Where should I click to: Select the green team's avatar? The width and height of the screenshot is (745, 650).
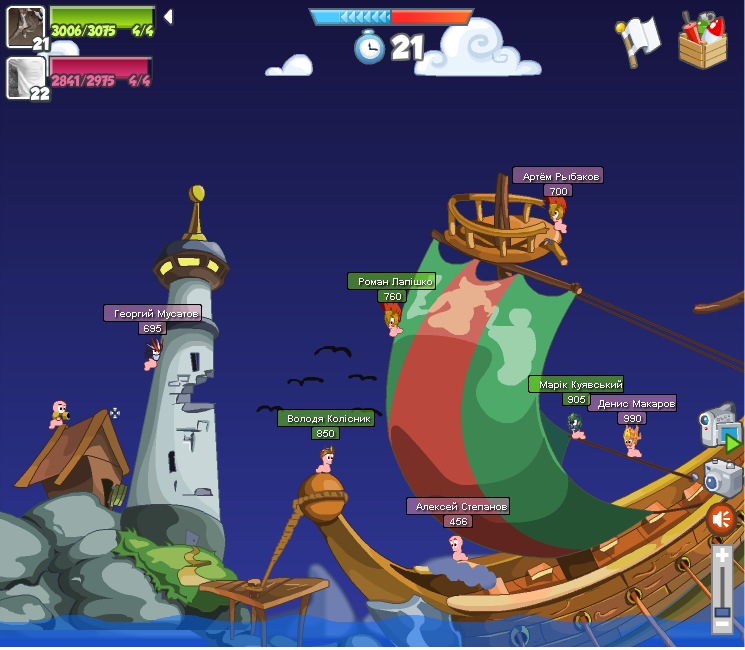coord(26,27)
